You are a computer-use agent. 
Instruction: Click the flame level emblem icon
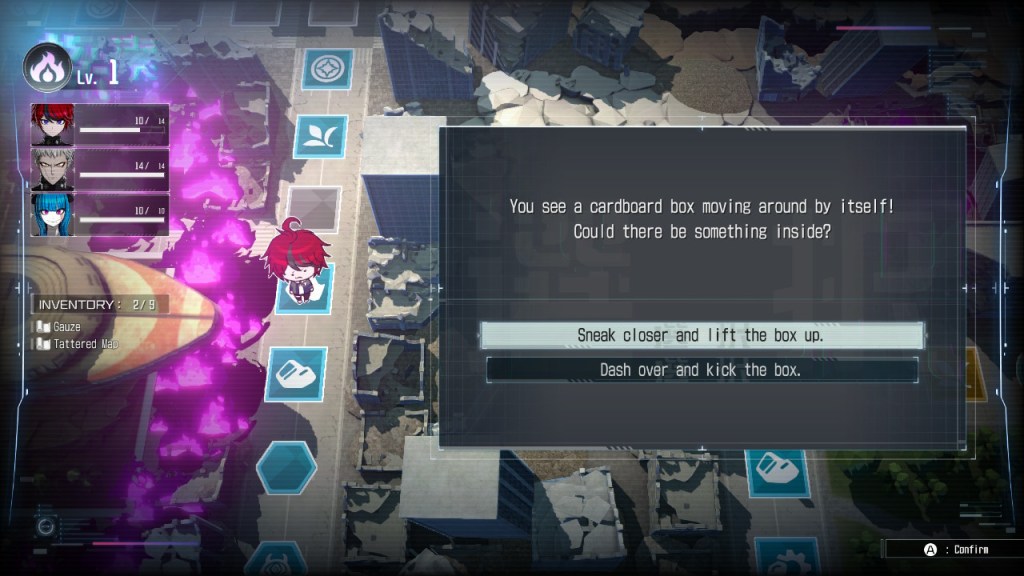47,67
